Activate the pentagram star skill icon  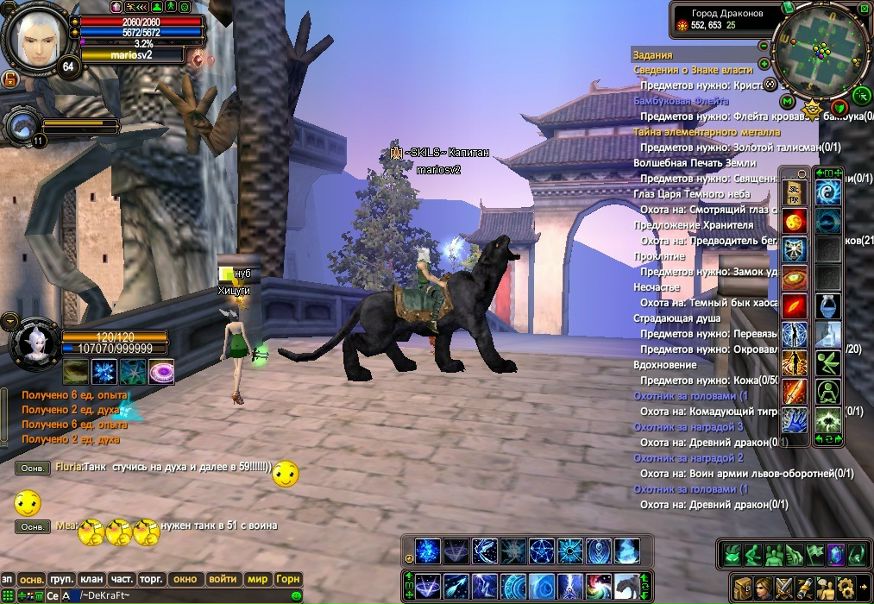tap(542, 550)
